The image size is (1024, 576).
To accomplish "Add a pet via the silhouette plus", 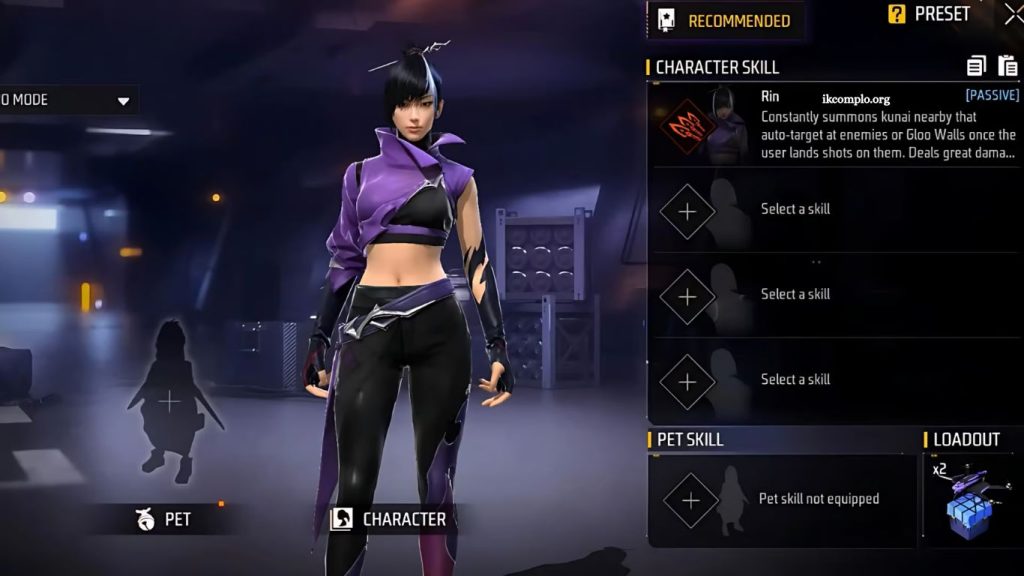I will click(170, 402).
